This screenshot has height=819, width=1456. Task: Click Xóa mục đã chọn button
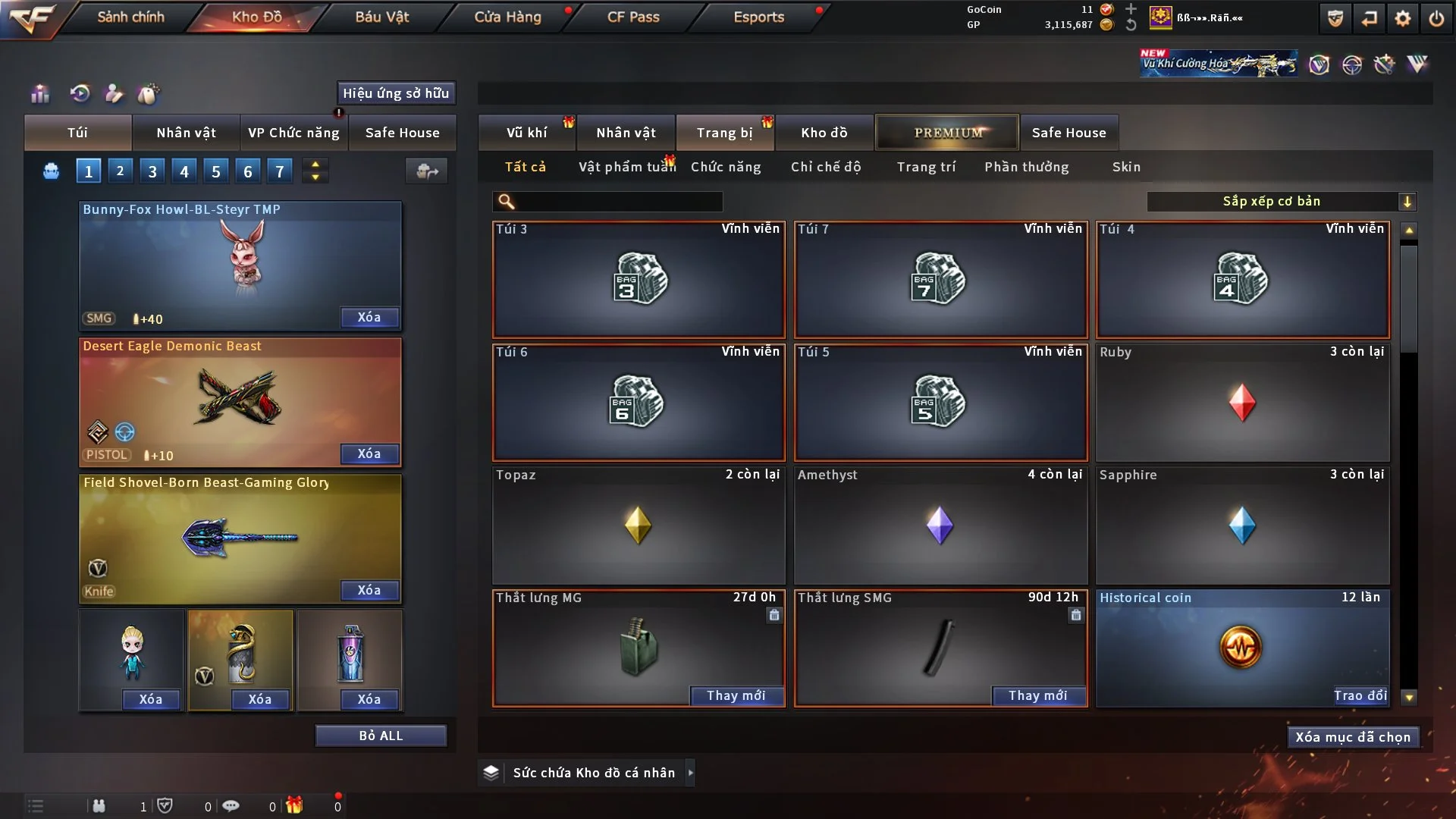click(x=1352, y=737)
